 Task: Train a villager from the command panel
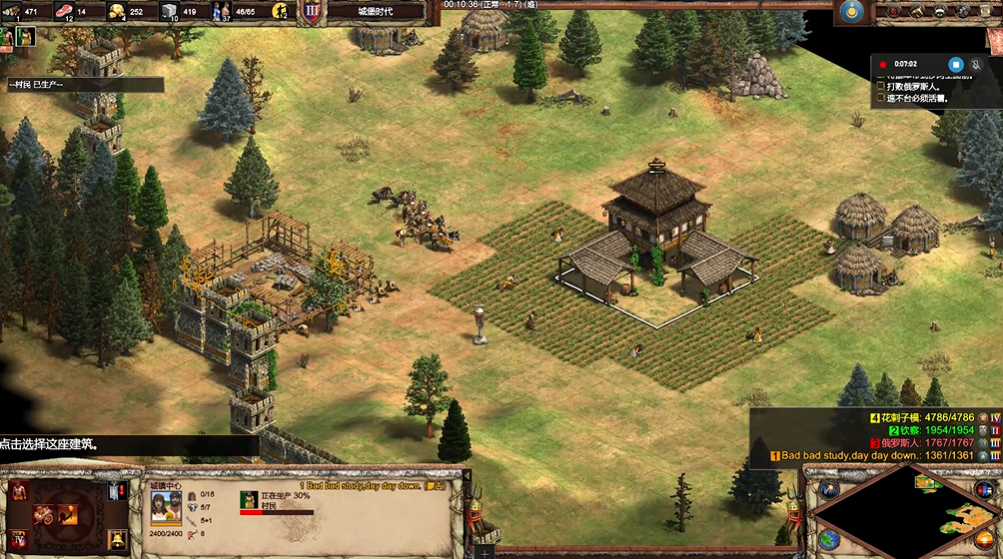click(19, 491)
